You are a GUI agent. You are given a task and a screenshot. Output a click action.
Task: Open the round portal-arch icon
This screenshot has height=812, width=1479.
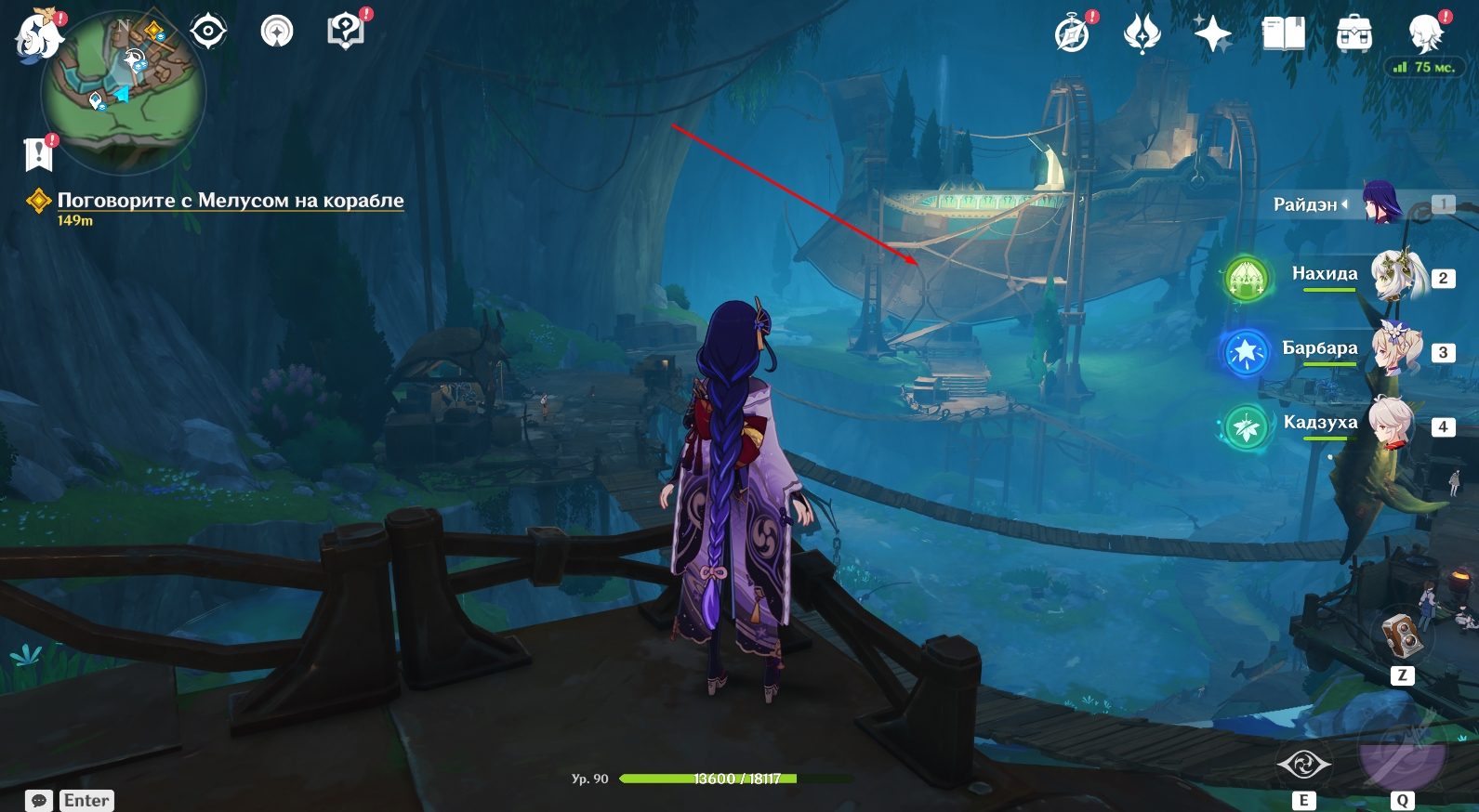276,33
